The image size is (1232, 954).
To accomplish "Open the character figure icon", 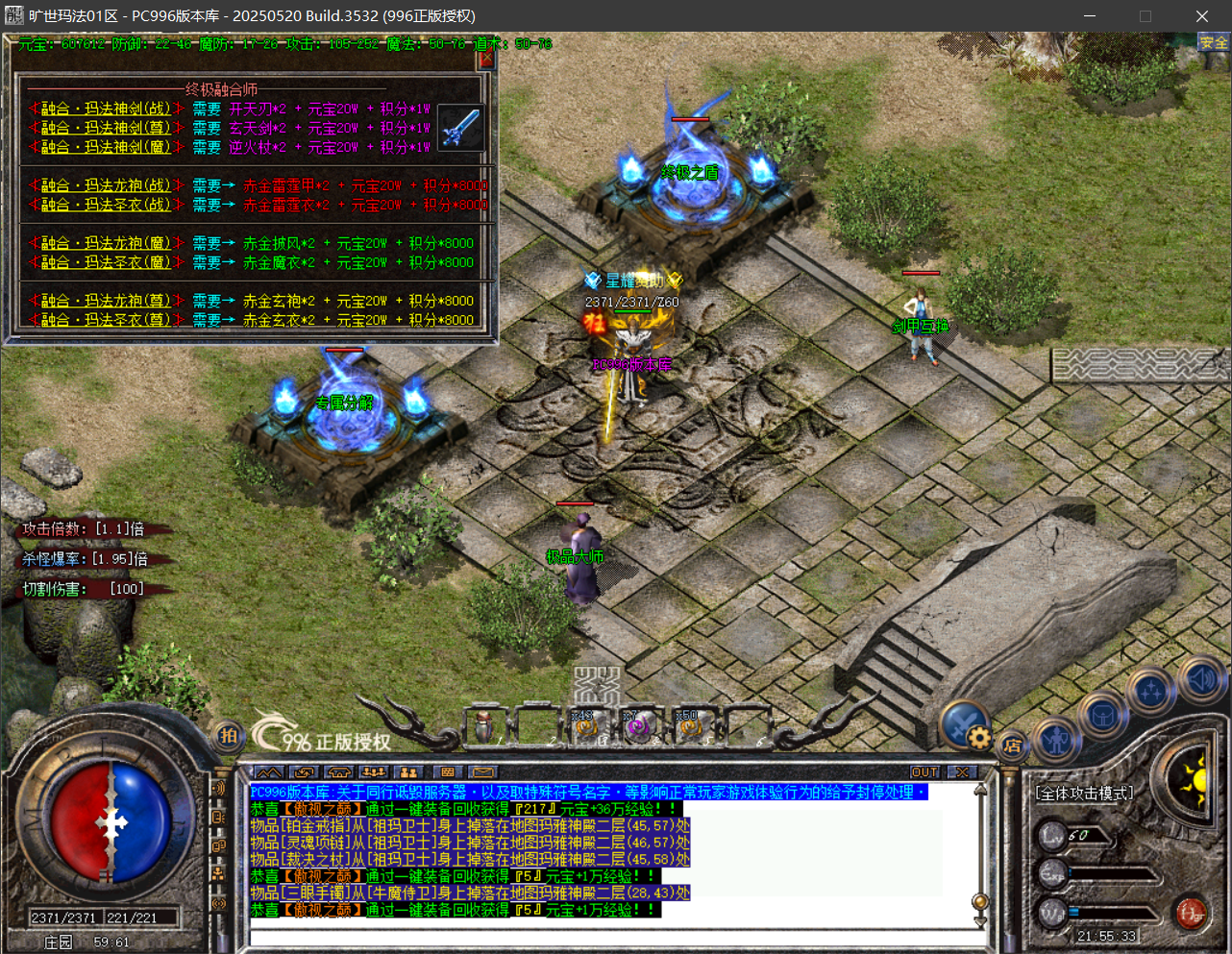I will 1057,740.
